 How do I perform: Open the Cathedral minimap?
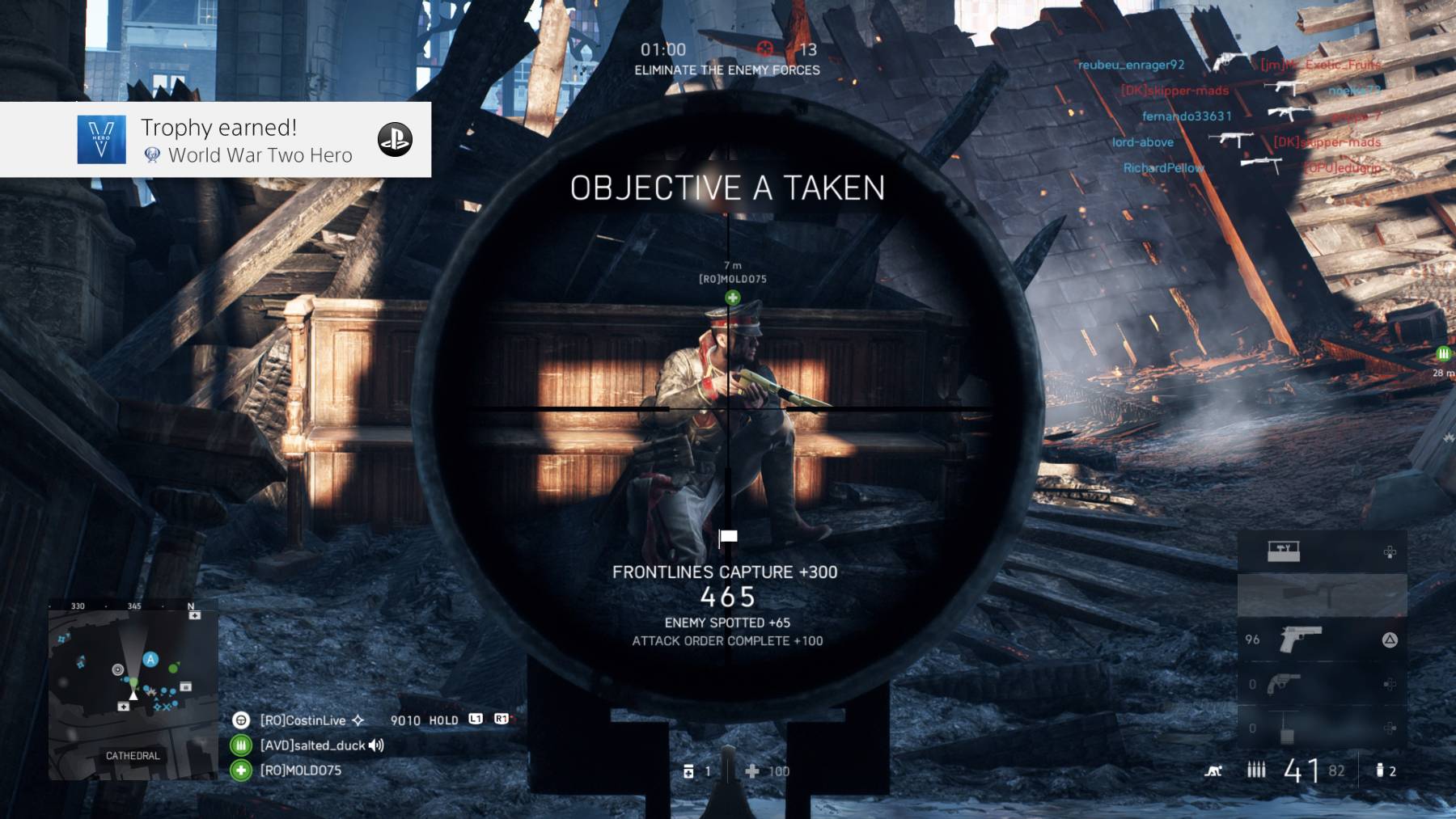pyautogui.click(x=133, y=693)
